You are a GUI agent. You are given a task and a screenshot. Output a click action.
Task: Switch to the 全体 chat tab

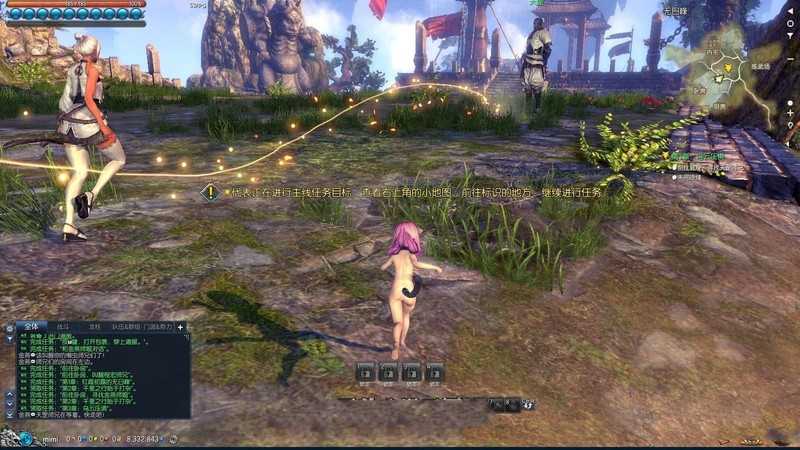click(x=32, y=326)
